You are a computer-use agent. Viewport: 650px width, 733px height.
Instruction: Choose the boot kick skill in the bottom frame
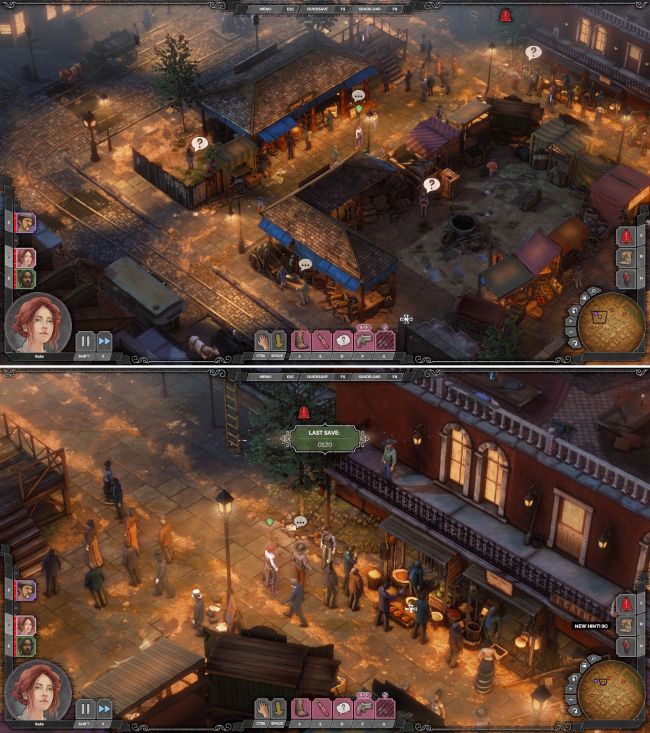coord(301,708)
